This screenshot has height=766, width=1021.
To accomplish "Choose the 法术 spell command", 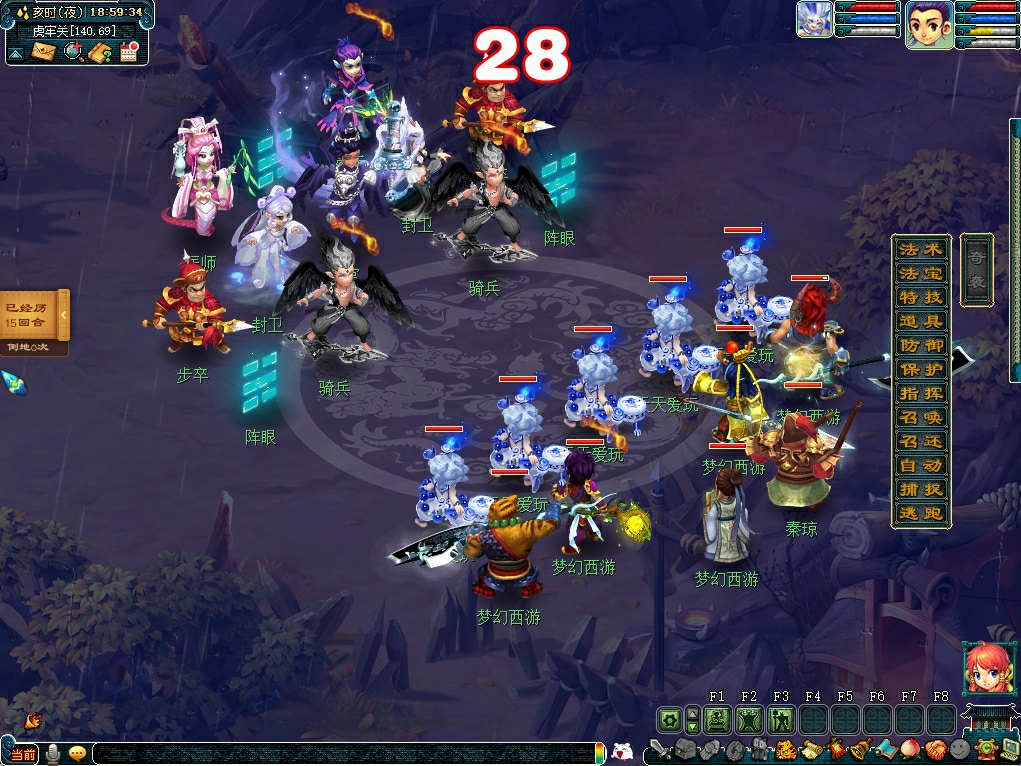I will 921,249.
